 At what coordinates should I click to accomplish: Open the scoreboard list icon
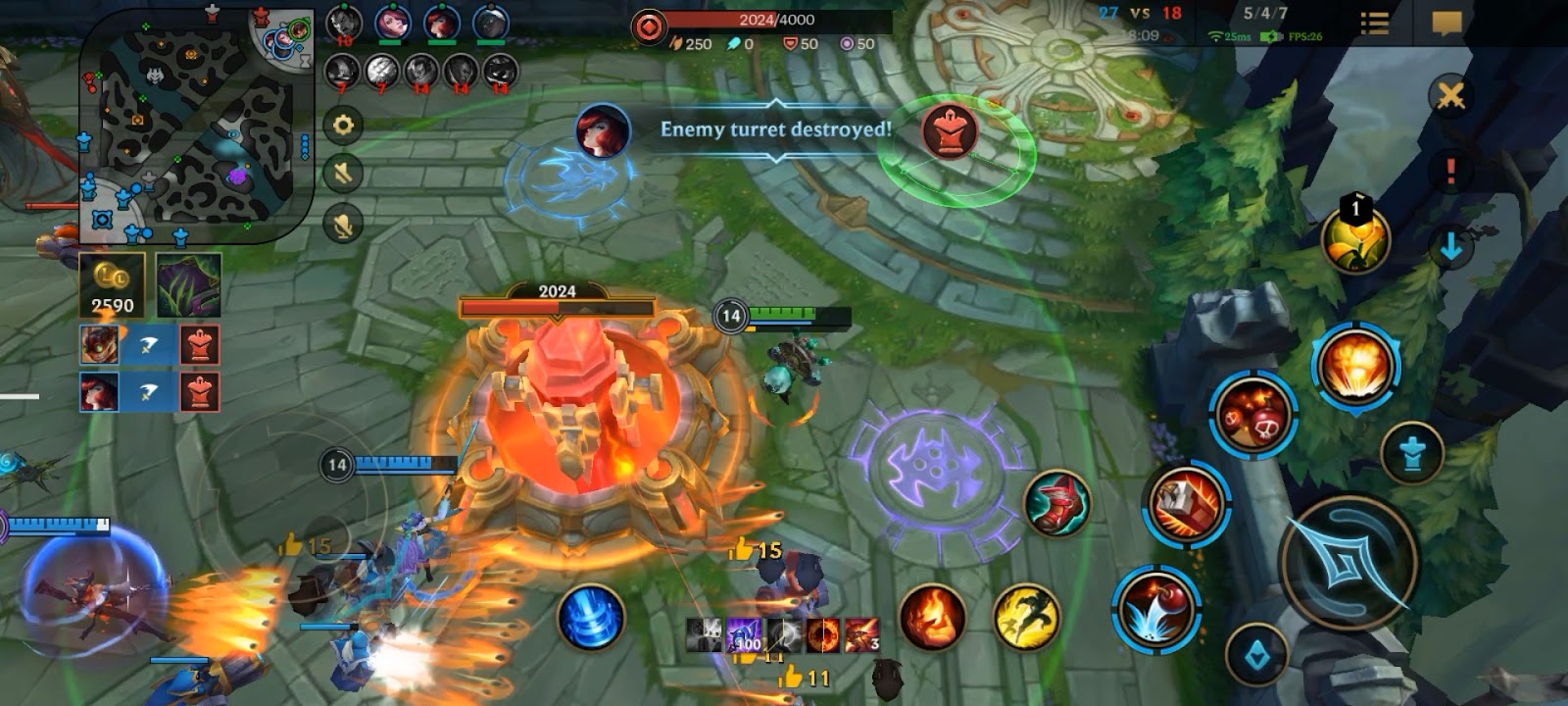click(x=1375, y=24)
